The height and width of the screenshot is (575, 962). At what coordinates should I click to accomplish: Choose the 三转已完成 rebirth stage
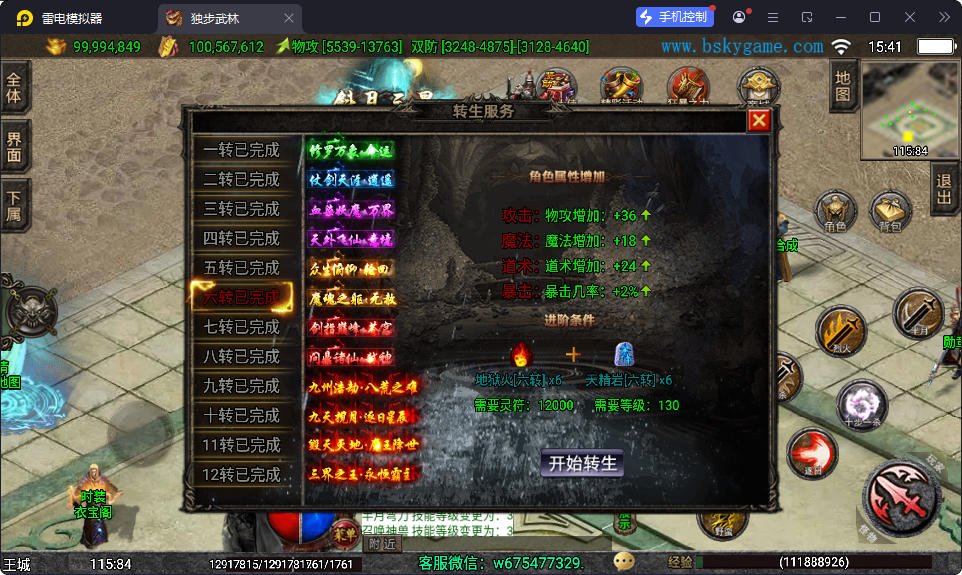click(x=242, y=209)
